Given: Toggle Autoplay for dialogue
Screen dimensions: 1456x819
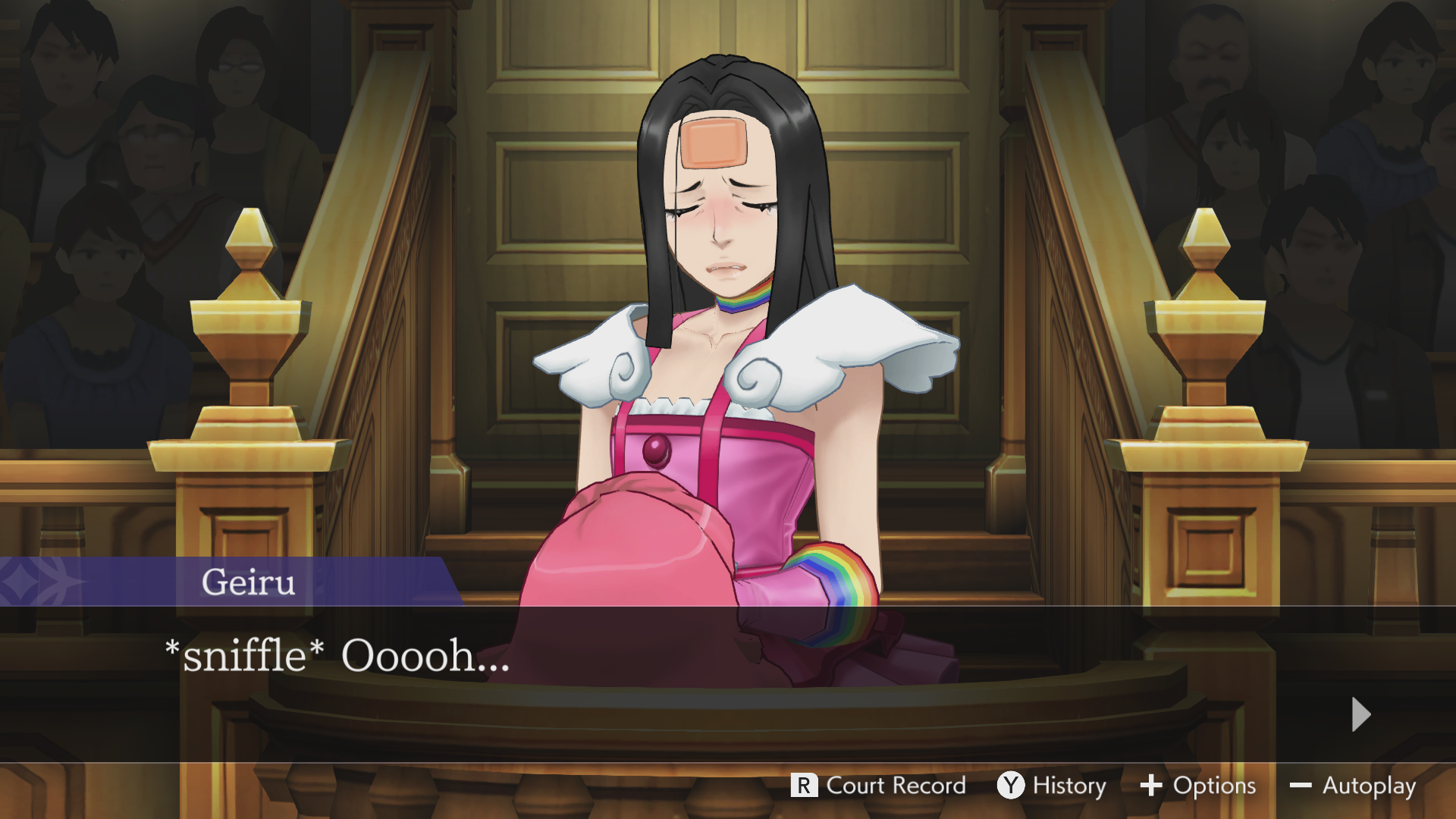Looking at the screenshot, I should pyautogui.click(x=1353, y=786).
